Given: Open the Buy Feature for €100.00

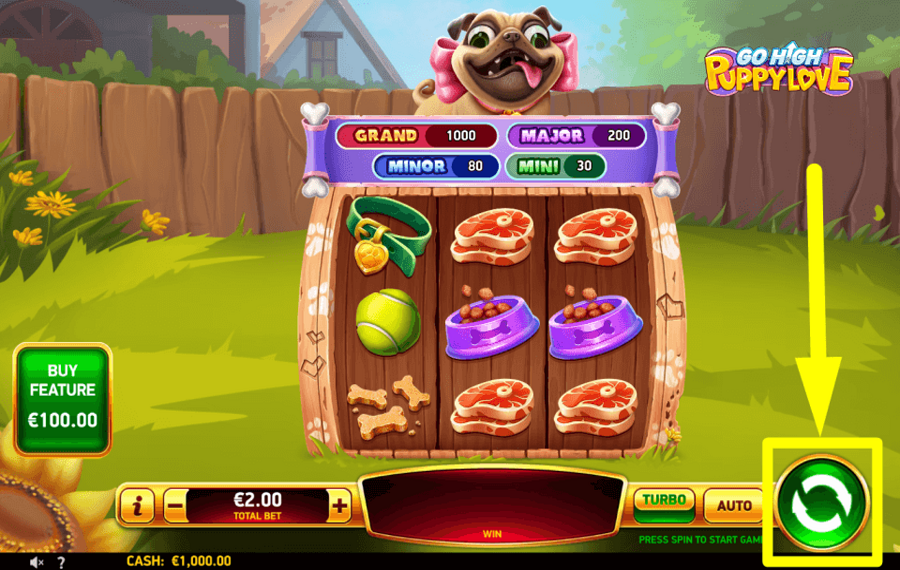Looking at the screenshot, I should coord(62,399).
